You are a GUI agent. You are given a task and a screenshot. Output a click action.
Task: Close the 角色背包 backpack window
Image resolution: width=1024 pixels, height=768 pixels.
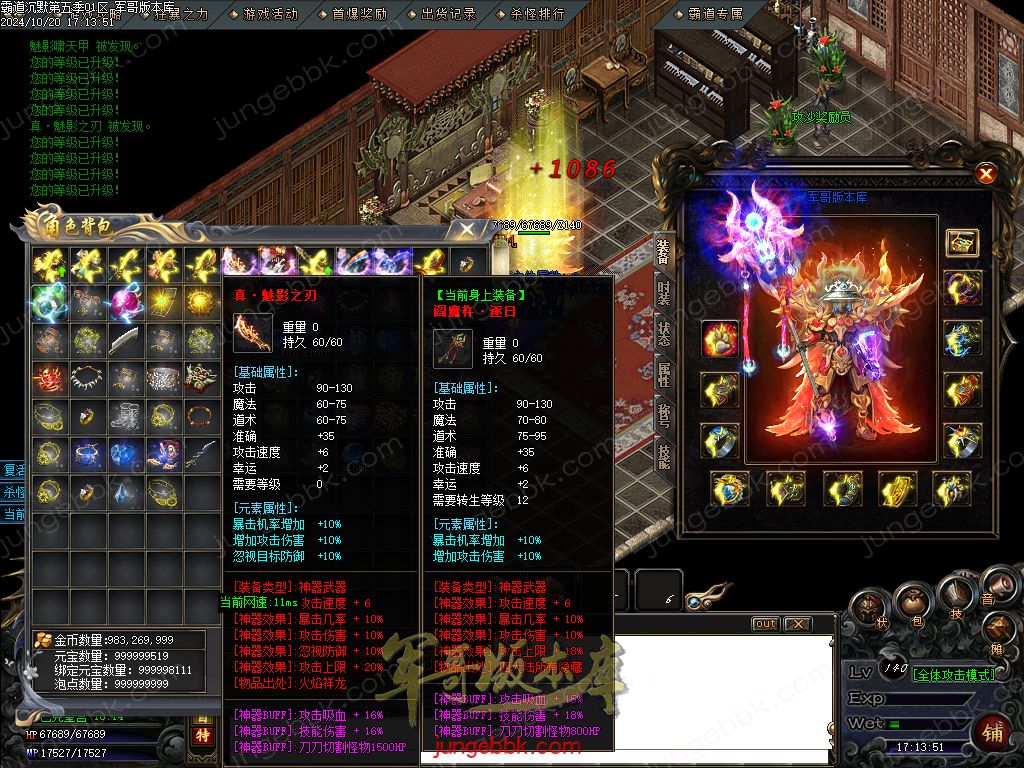click(x=466, y=229)
